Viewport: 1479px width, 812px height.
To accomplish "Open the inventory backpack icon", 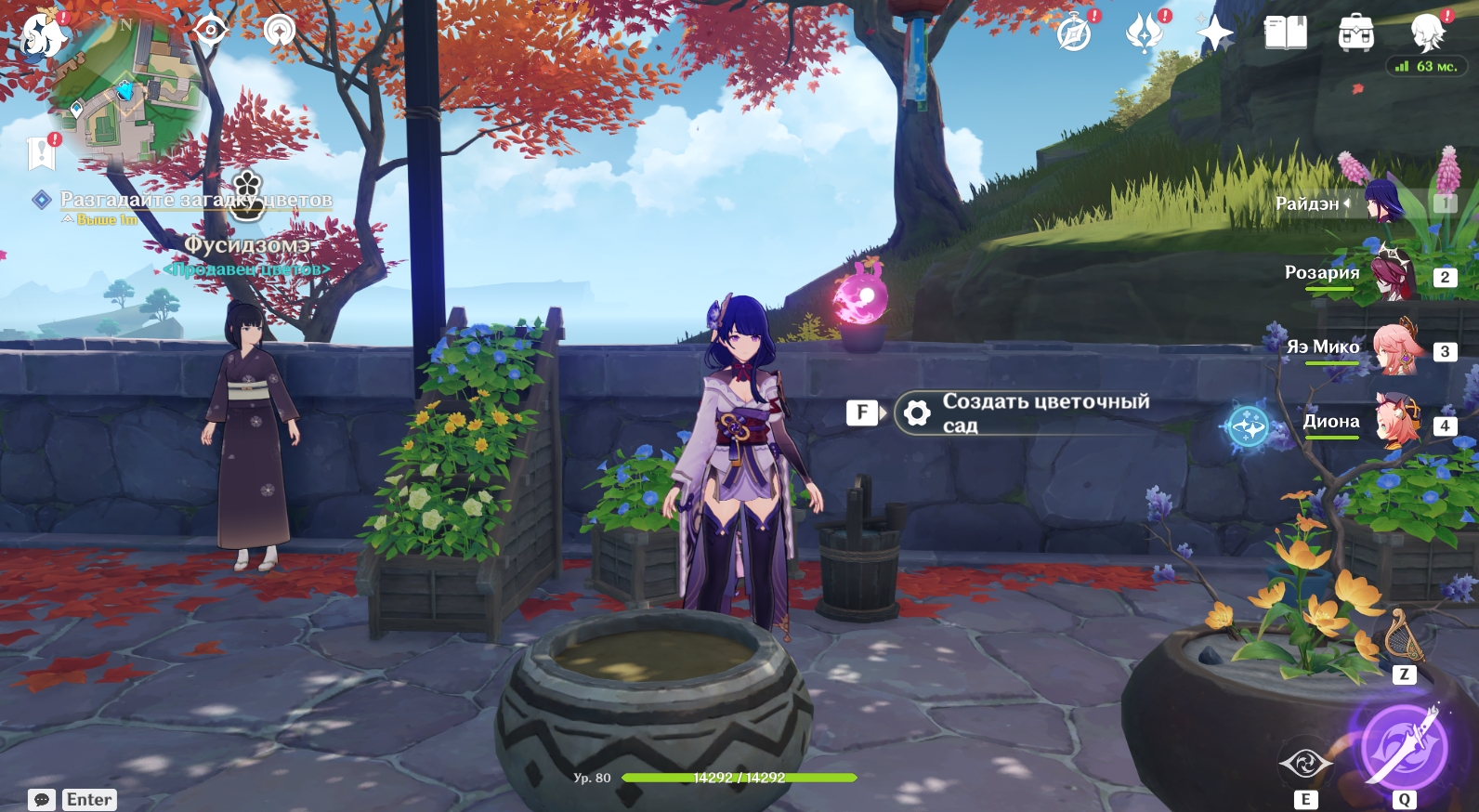I will (1356, 33).
